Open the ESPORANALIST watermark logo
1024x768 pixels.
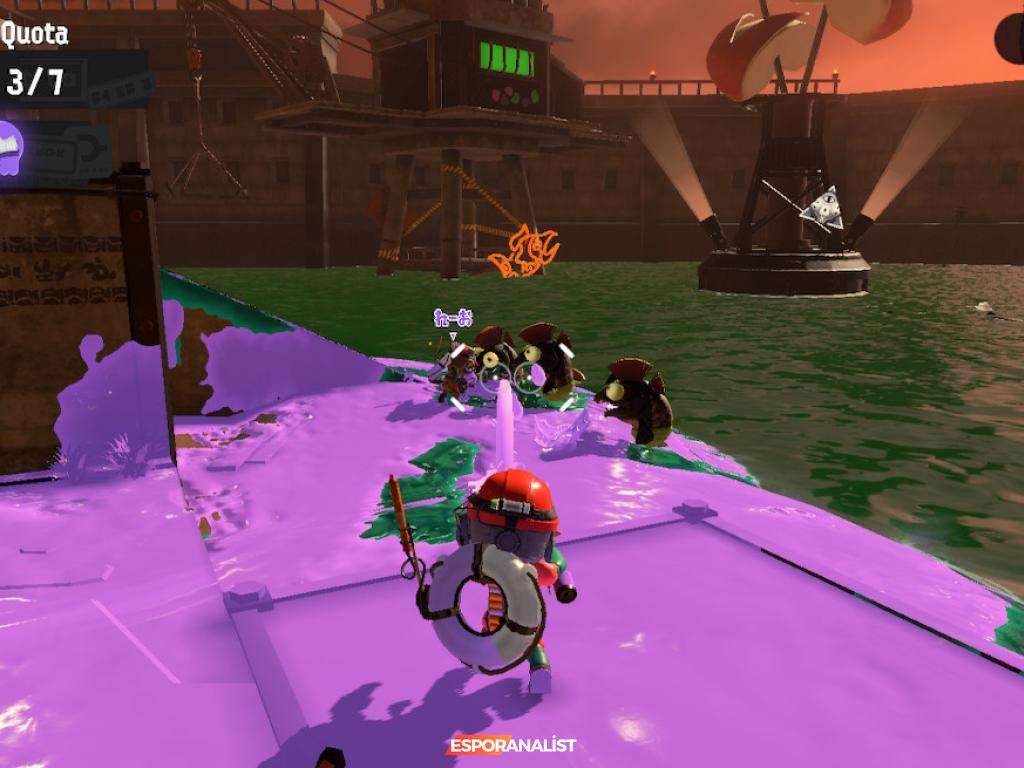[x=511, y=745]
